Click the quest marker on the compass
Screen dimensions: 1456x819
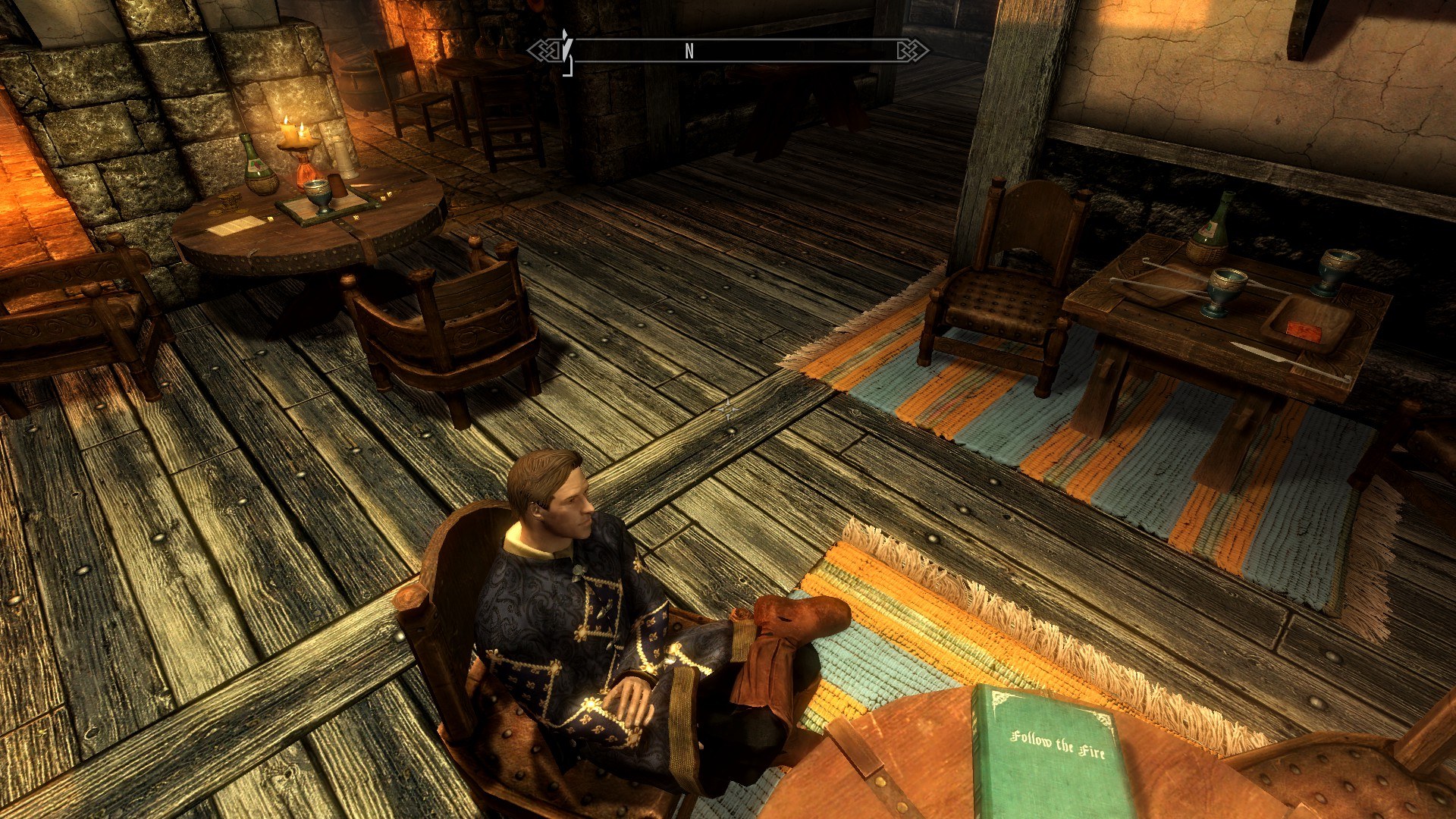[566, 52]
